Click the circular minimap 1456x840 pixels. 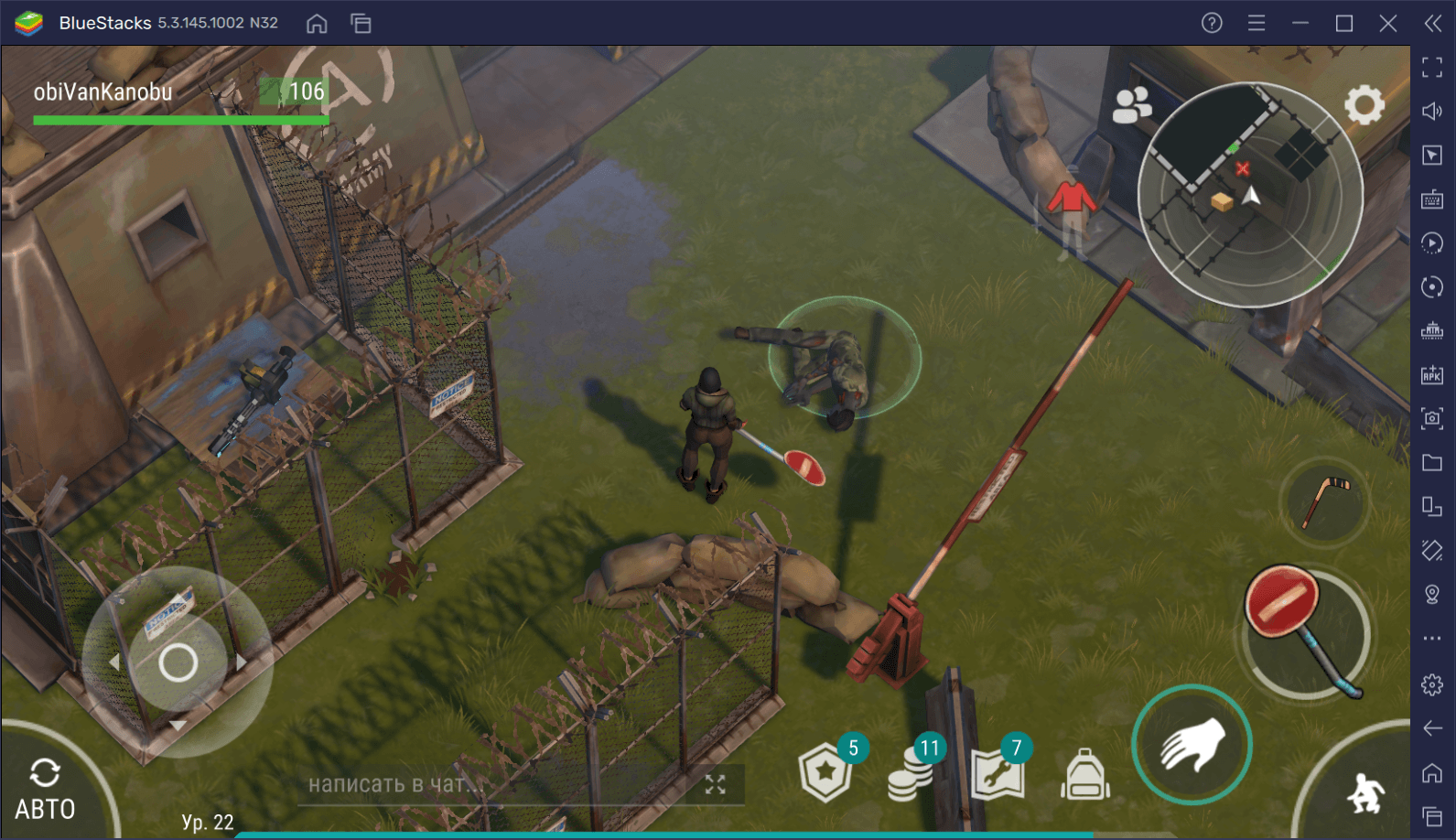pyautogui.click(x=1250, y=195)
